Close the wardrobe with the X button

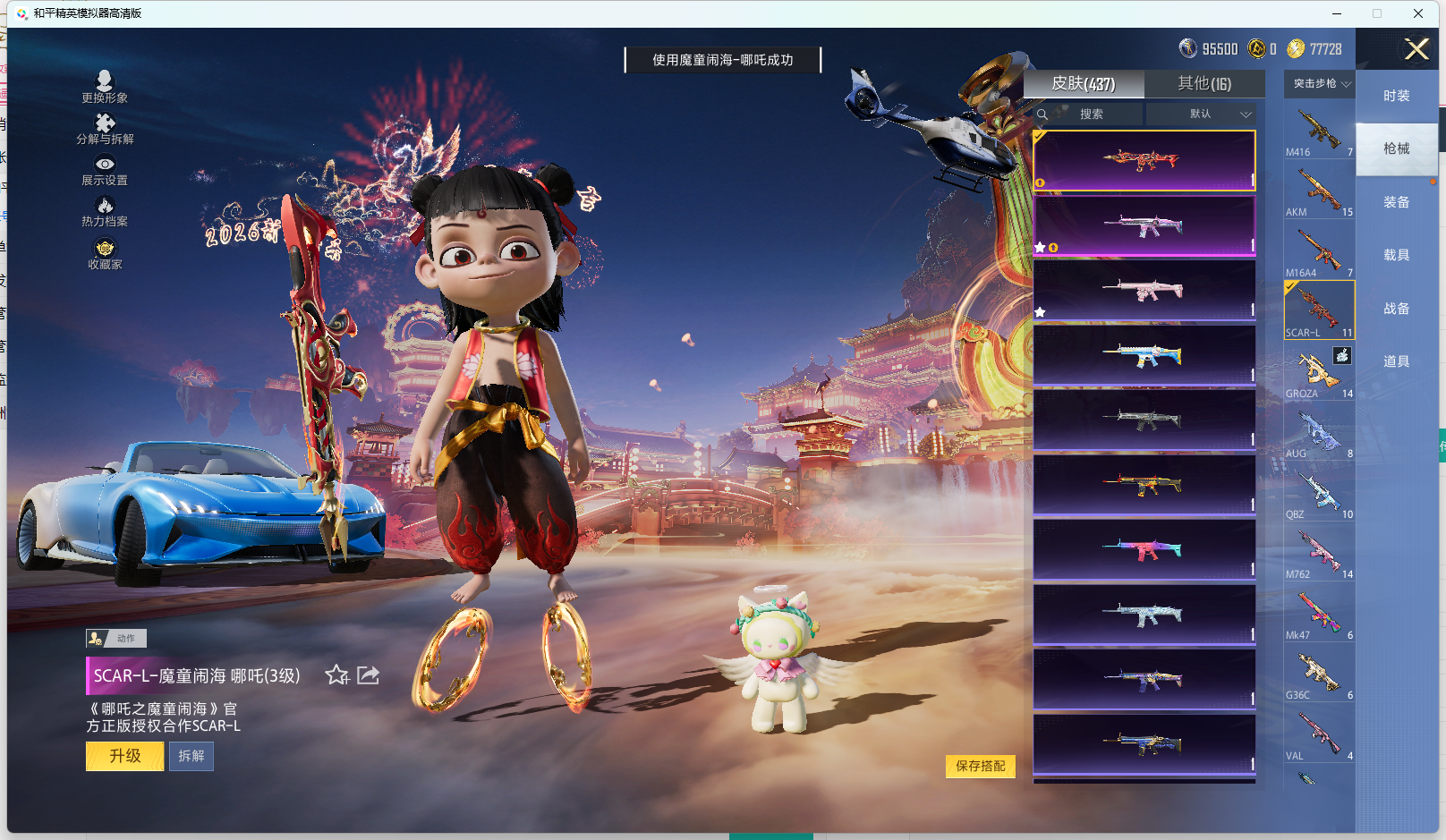coord(1416,49)
